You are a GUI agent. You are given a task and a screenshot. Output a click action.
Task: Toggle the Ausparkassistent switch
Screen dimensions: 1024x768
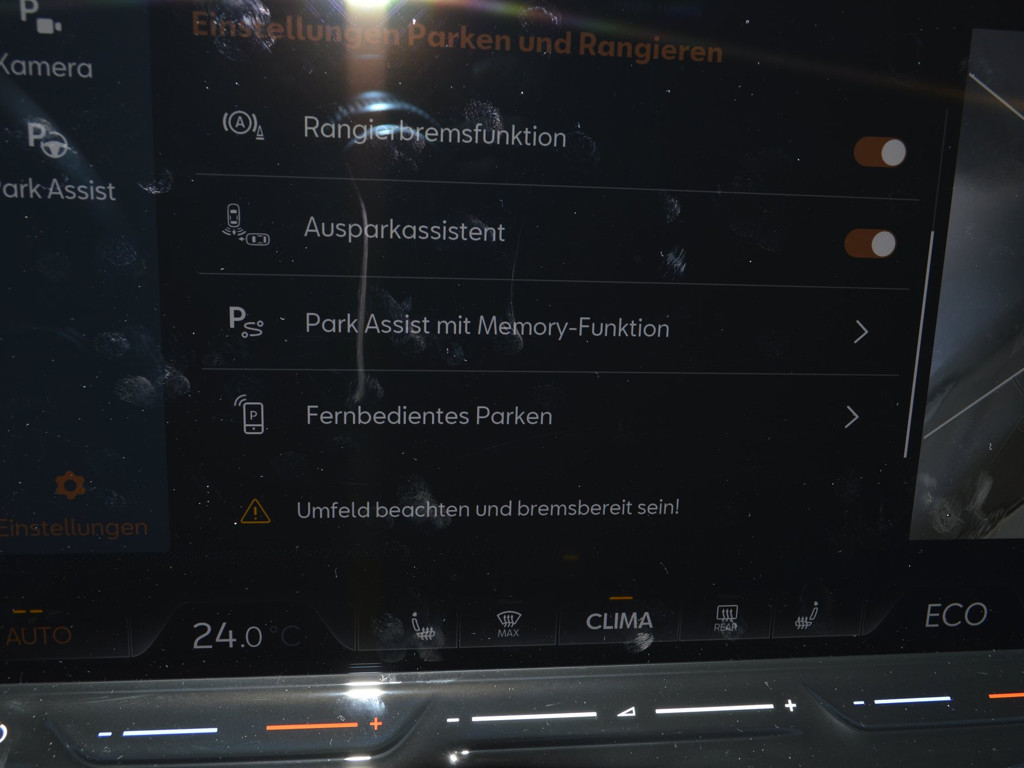pyautogui.click(x=870, y=243)
